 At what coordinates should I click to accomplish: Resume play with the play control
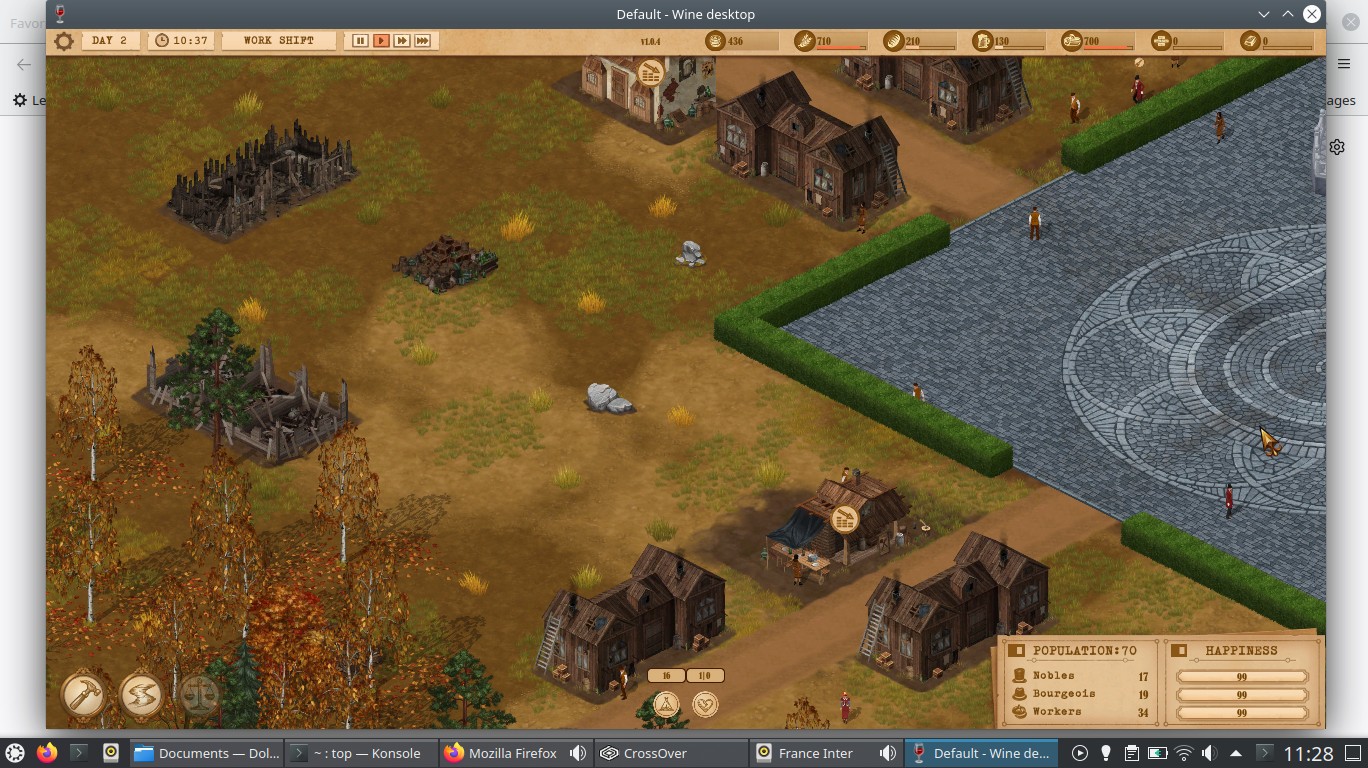pyautogui.click(x=381, y=41)
